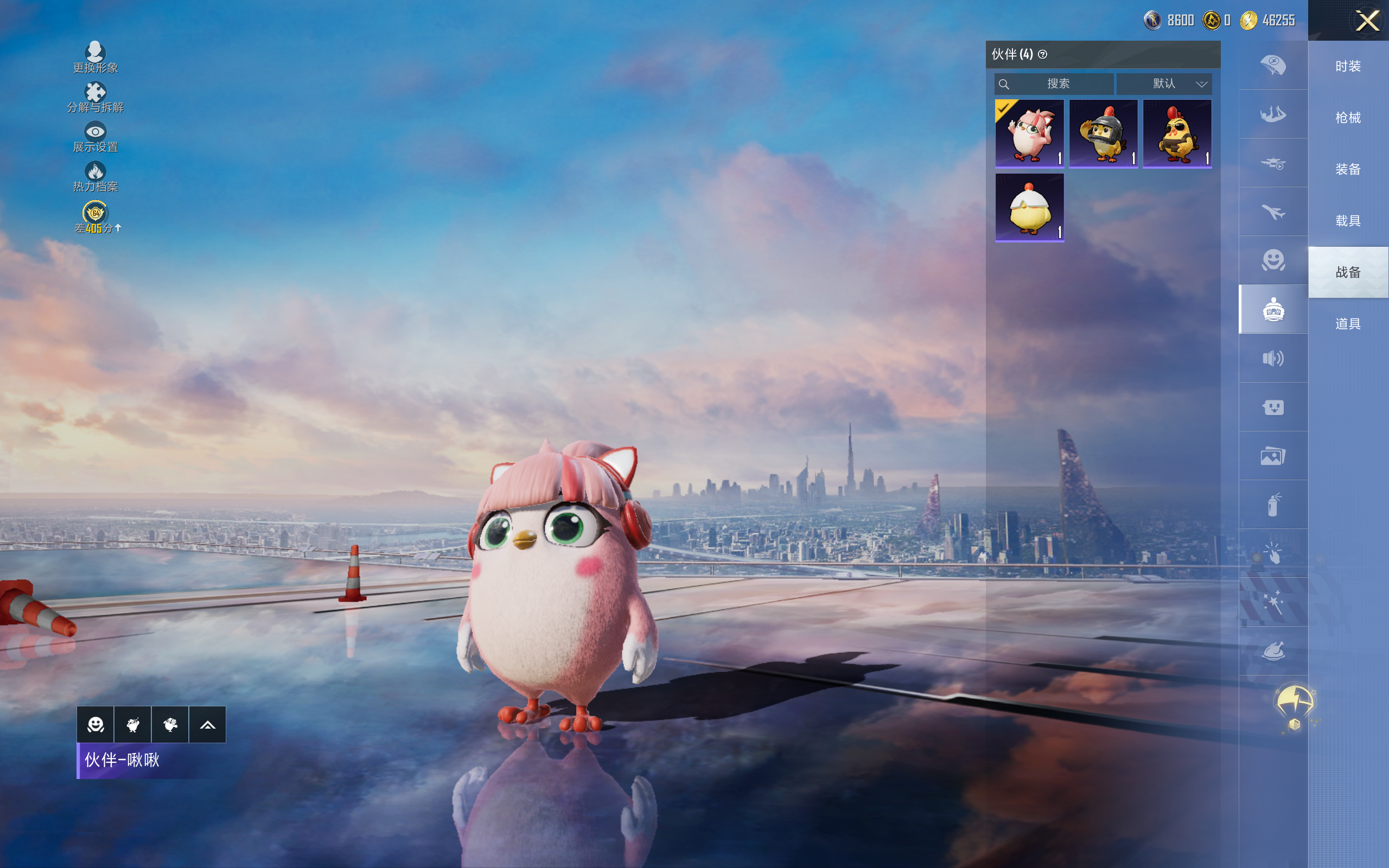Click the 搜索 search field
This screenshot has height=868, width=1389.
click(1055, 84)
